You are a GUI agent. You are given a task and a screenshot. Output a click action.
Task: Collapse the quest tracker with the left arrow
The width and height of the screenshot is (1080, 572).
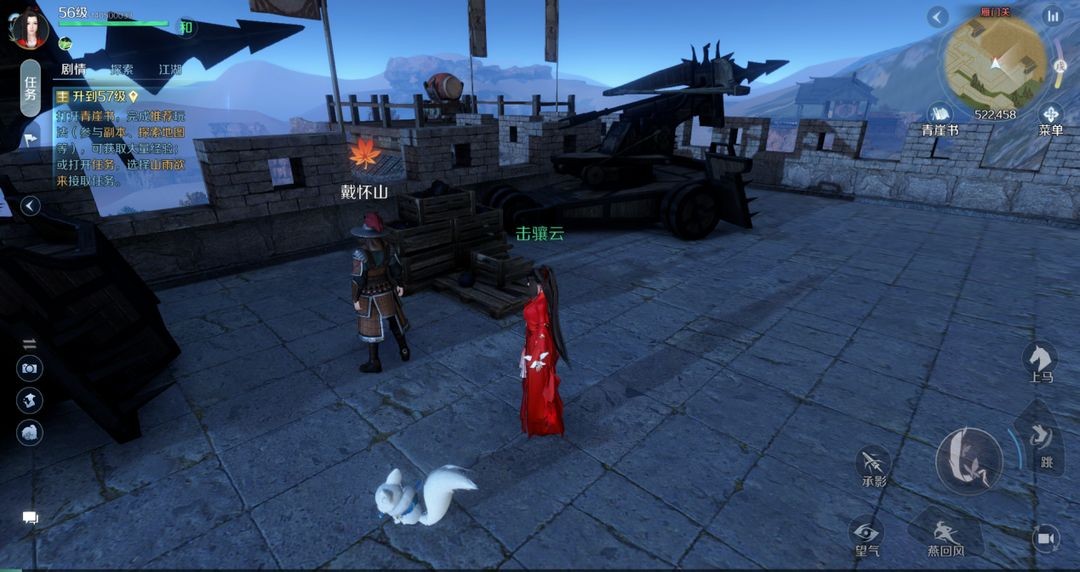(x=31, y=206)
